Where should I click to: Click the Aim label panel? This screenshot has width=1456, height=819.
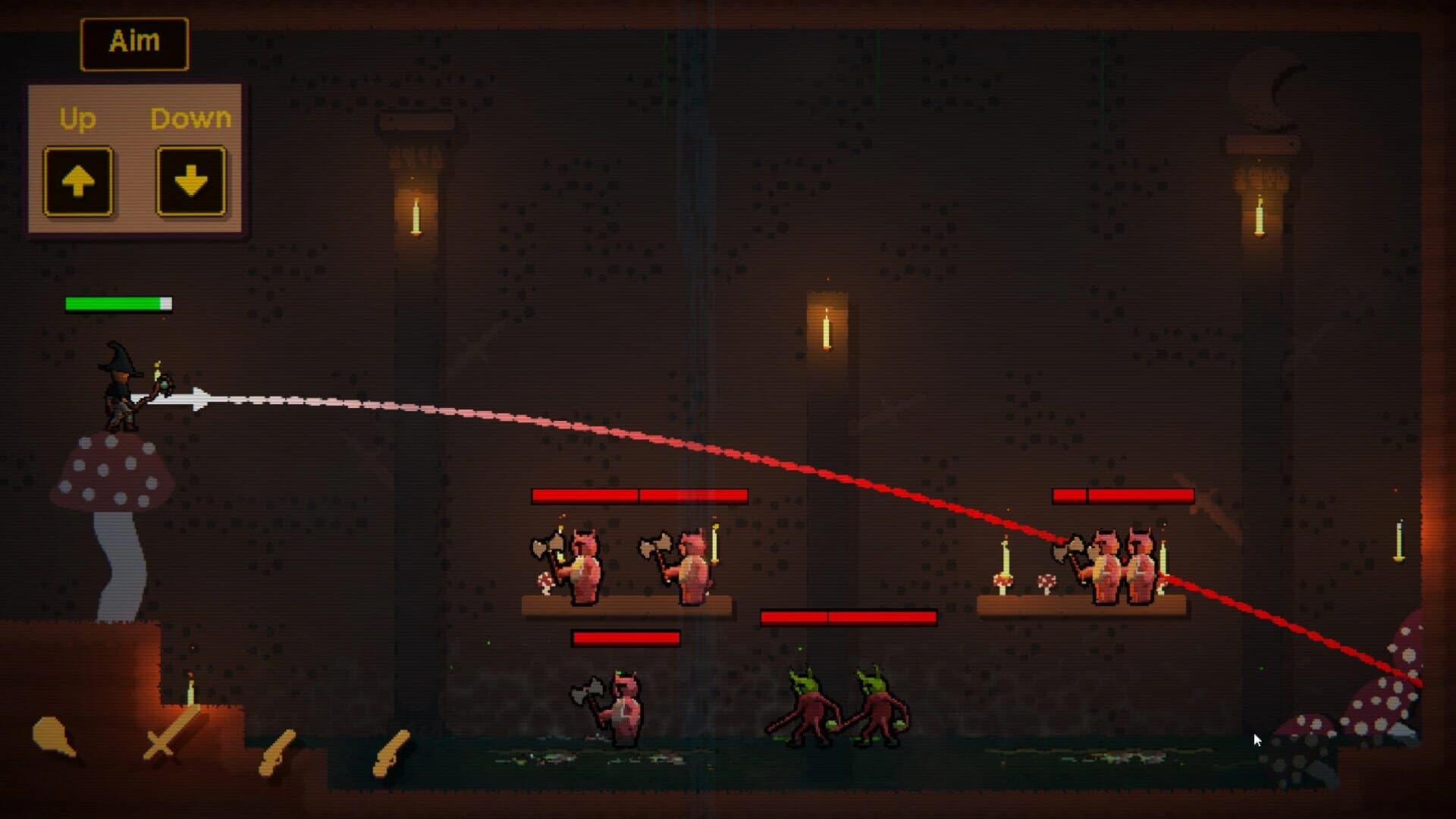(x=133, y=42)
